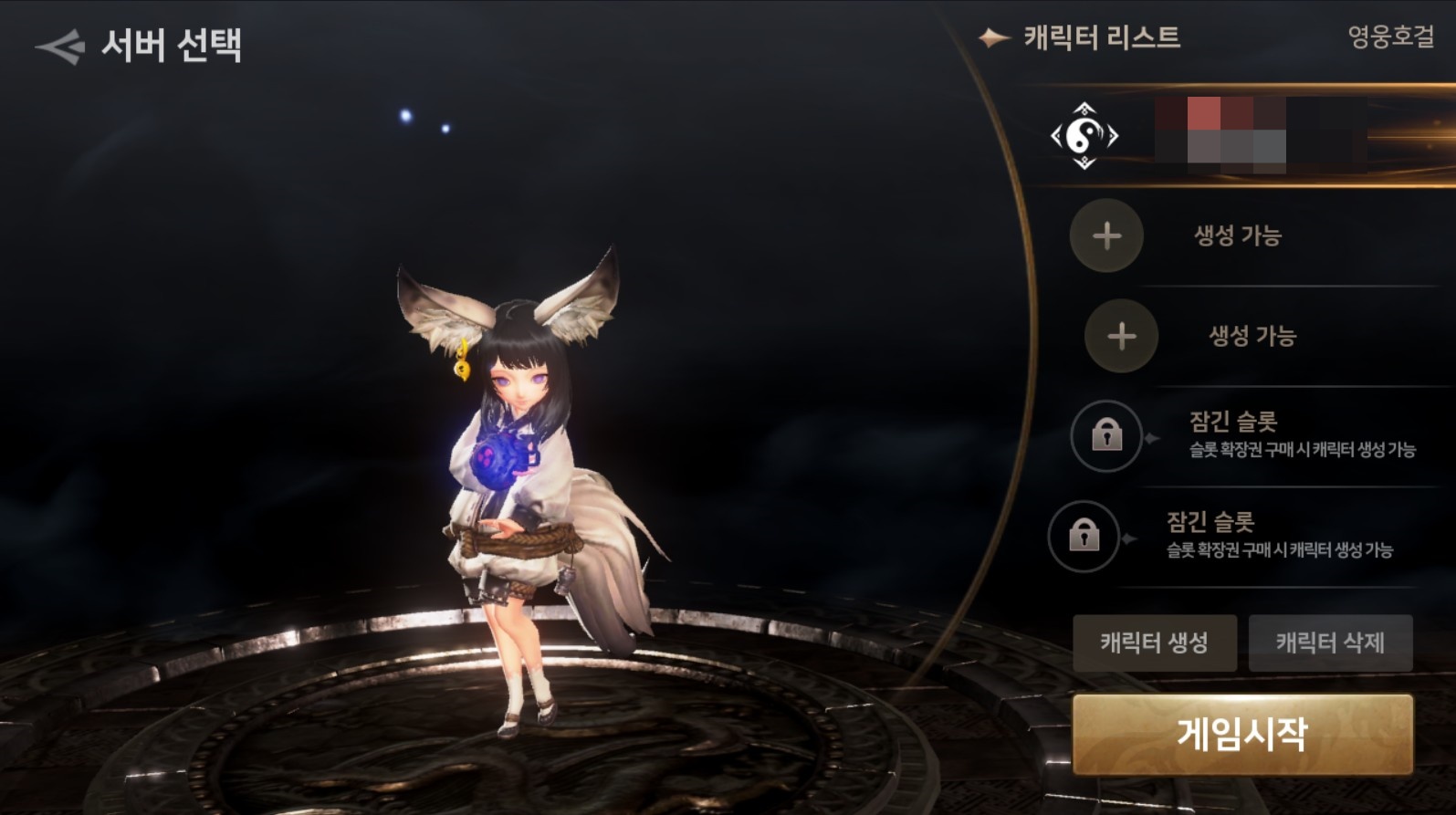Open 캐릭터 생성 to create a character
This screenshot has width=1456, height=815.
1154,643
